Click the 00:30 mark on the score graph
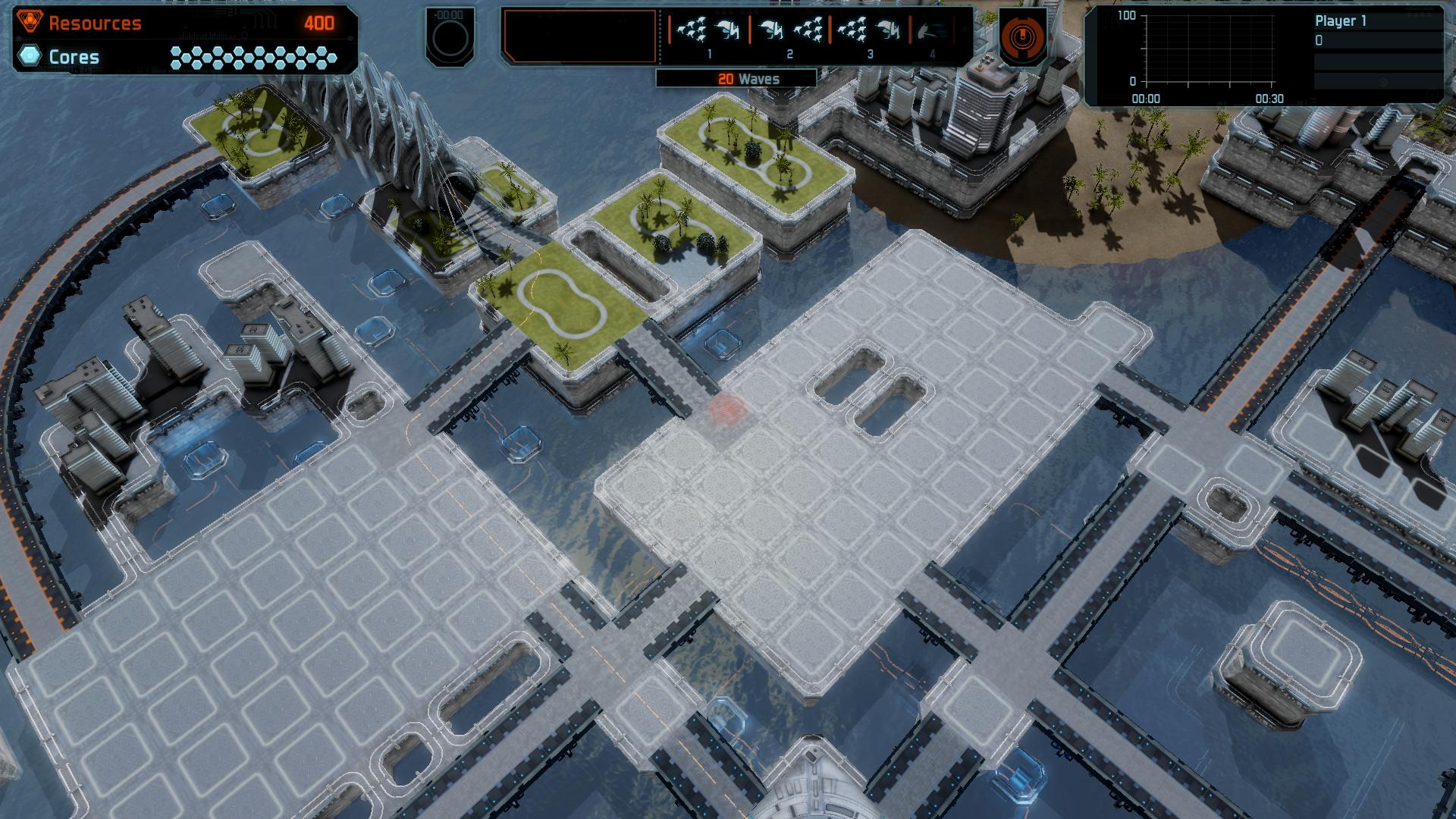The width and height of the screenshot is (1456, 819). pyautogui.click(x=1272, y=97)
